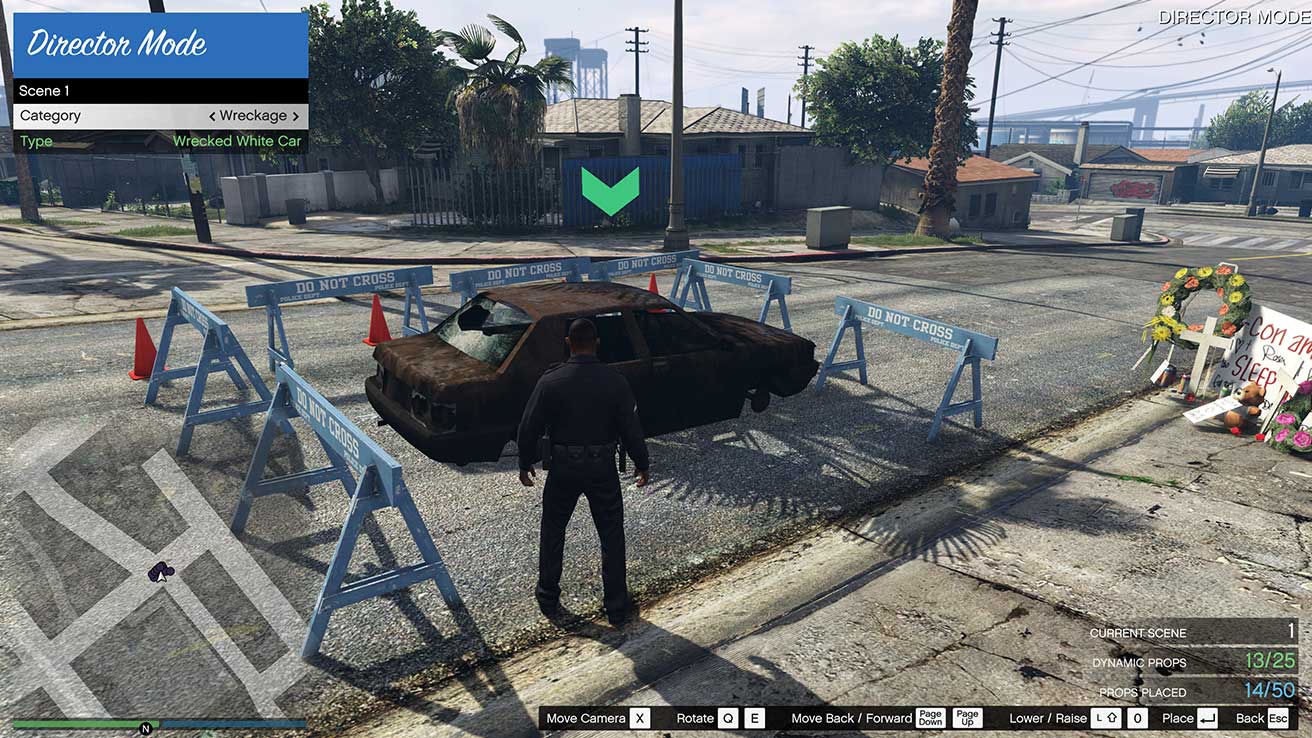Click the Back label near Esc

tap(1250, 717)
